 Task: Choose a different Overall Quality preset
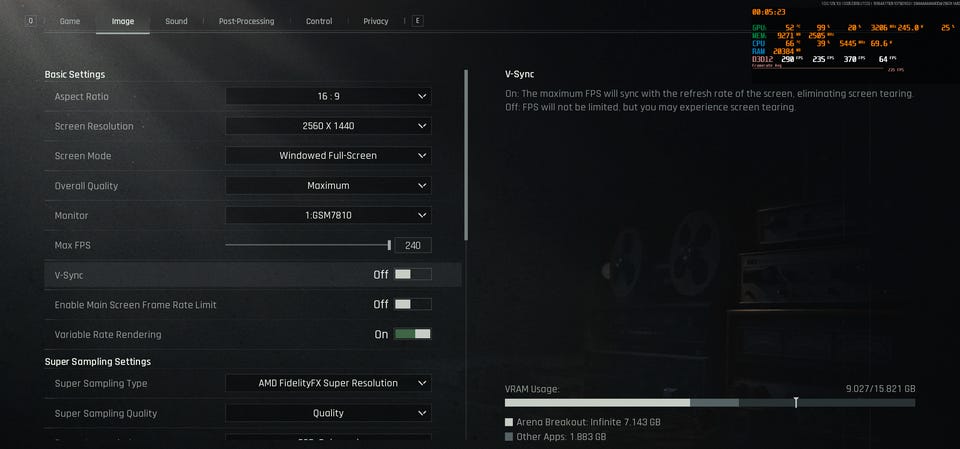coord(328,185)
